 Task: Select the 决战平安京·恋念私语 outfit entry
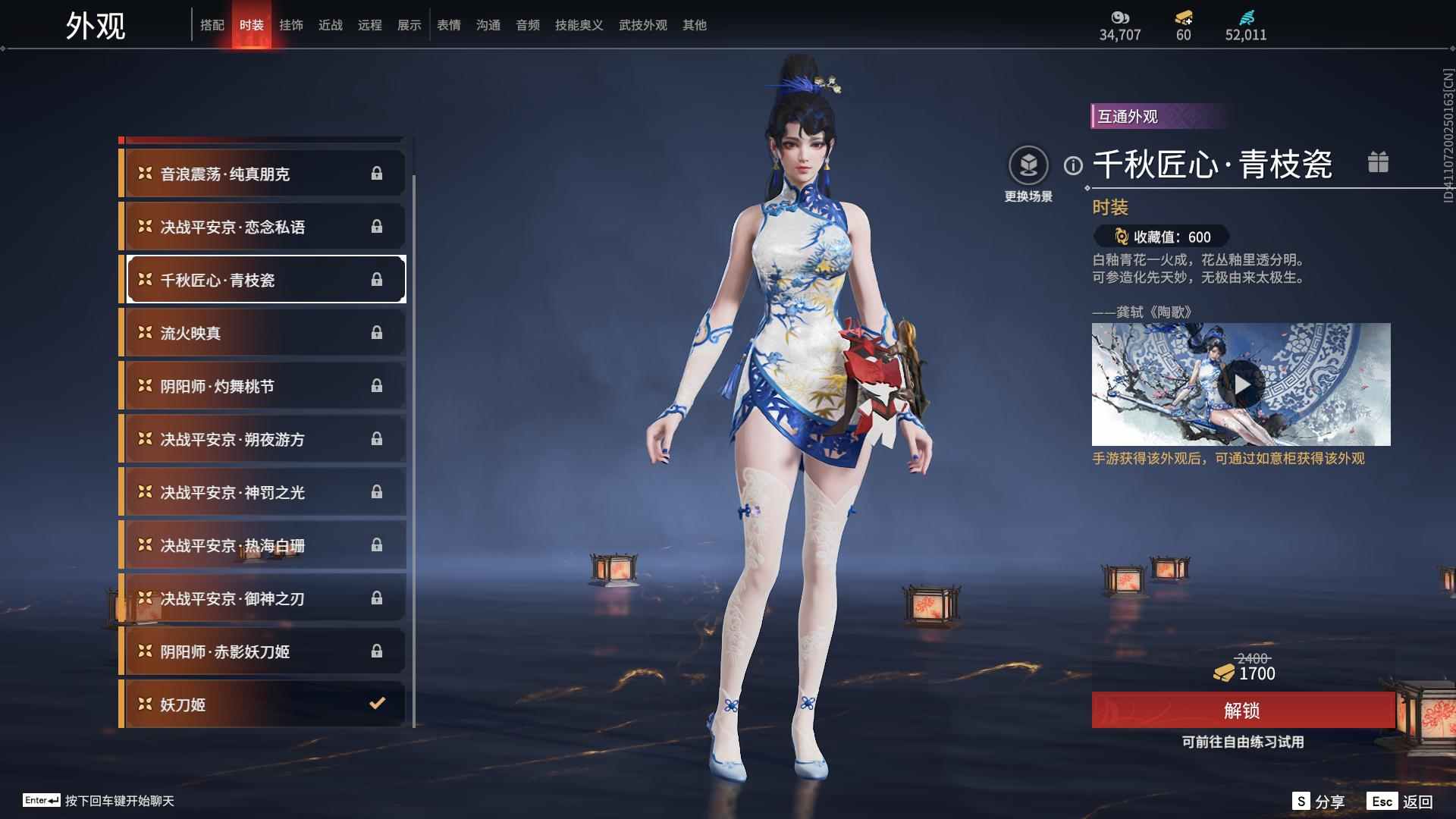tap(262, 226)
